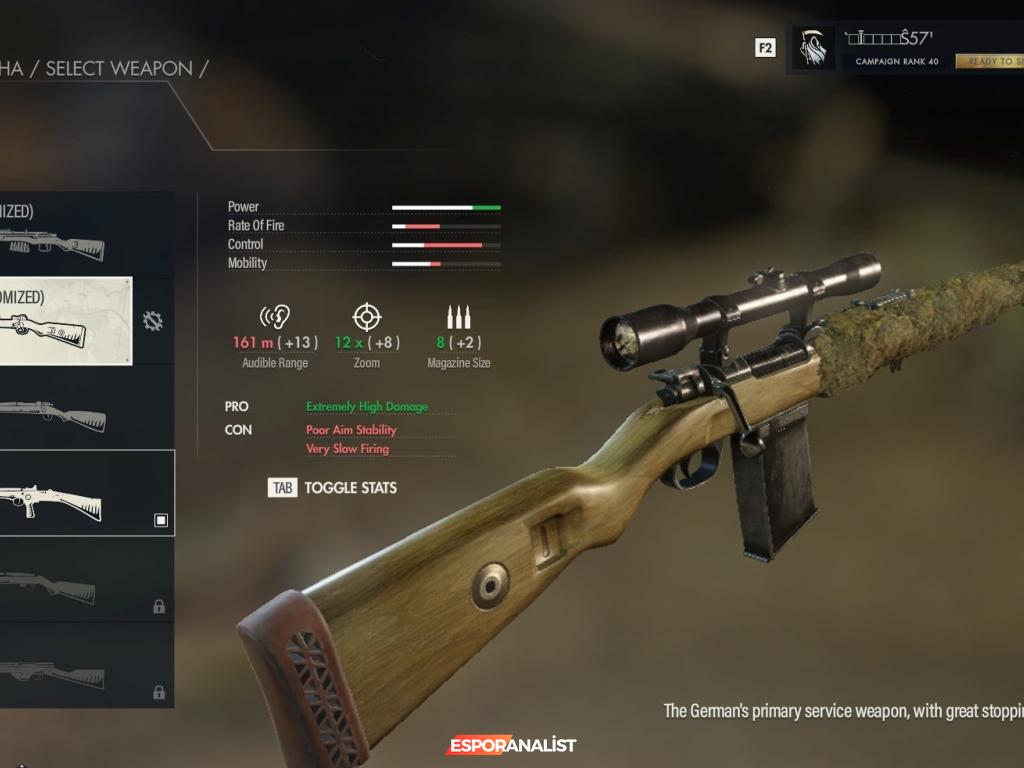The image size is (1024, 768).
Task: Select the highlighted customized rifle tile
Action: pyautogui.click(x=65, y=321)
